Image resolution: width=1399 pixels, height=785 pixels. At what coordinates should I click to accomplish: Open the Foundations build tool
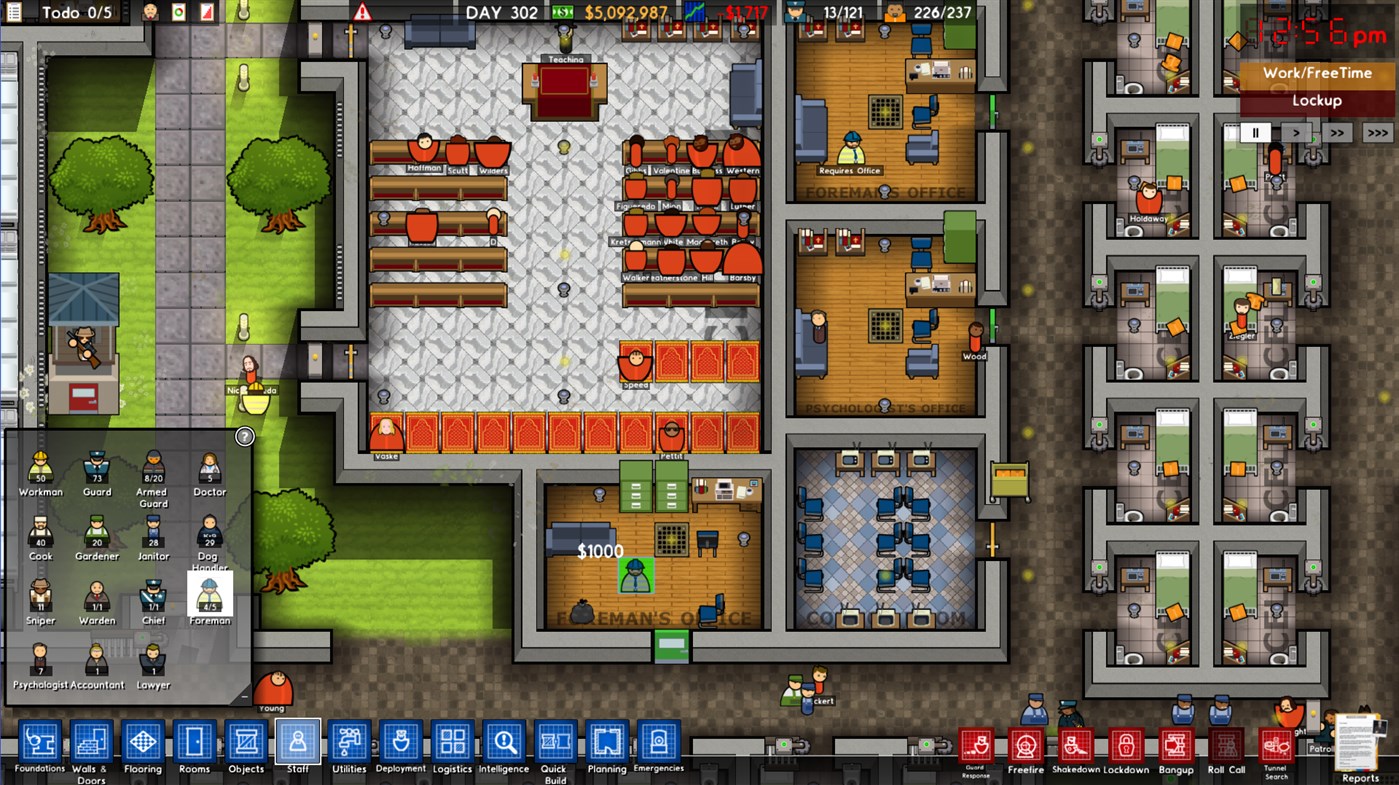point(38,743)
